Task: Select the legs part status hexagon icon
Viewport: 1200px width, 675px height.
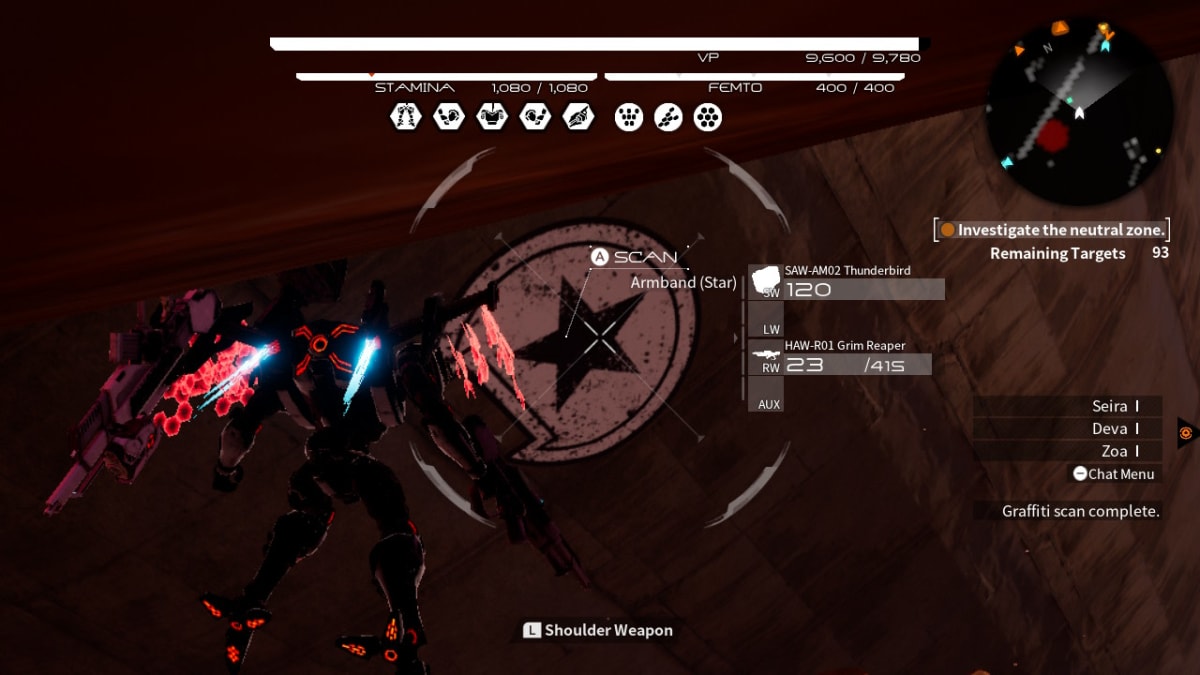Action: click(405, 117)
